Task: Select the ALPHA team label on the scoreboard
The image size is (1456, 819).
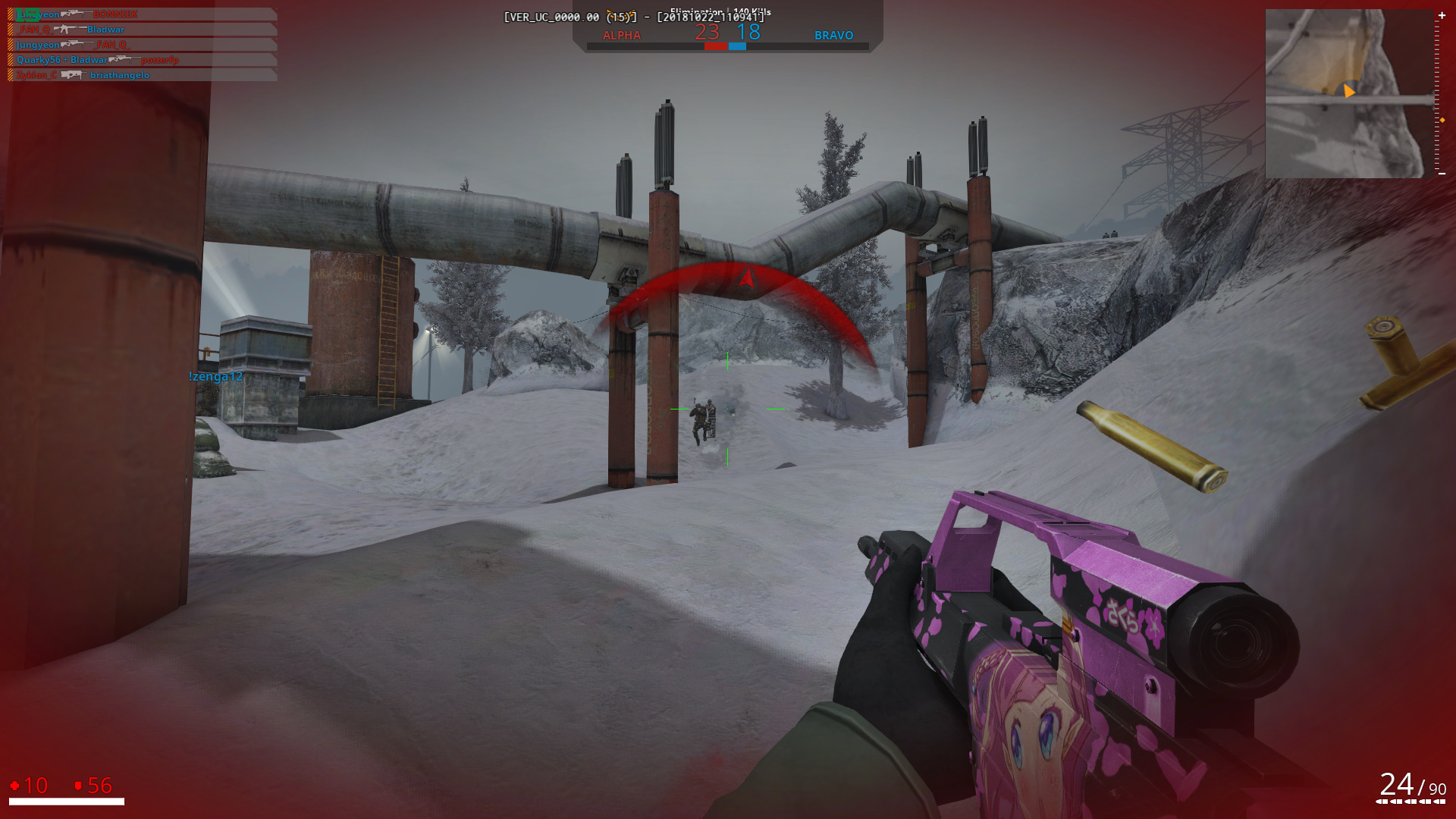Action: coord(622,35)
